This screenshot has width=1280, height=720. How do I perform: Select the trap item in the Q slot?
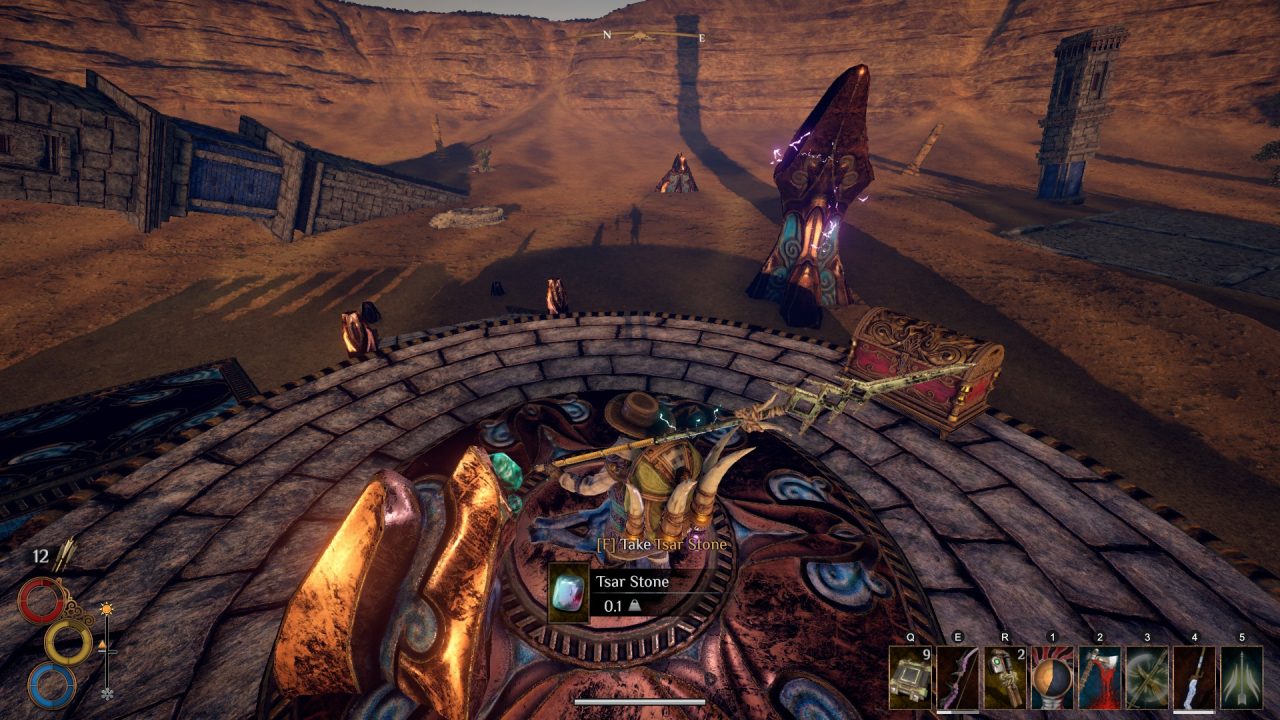tap(910, 678)
